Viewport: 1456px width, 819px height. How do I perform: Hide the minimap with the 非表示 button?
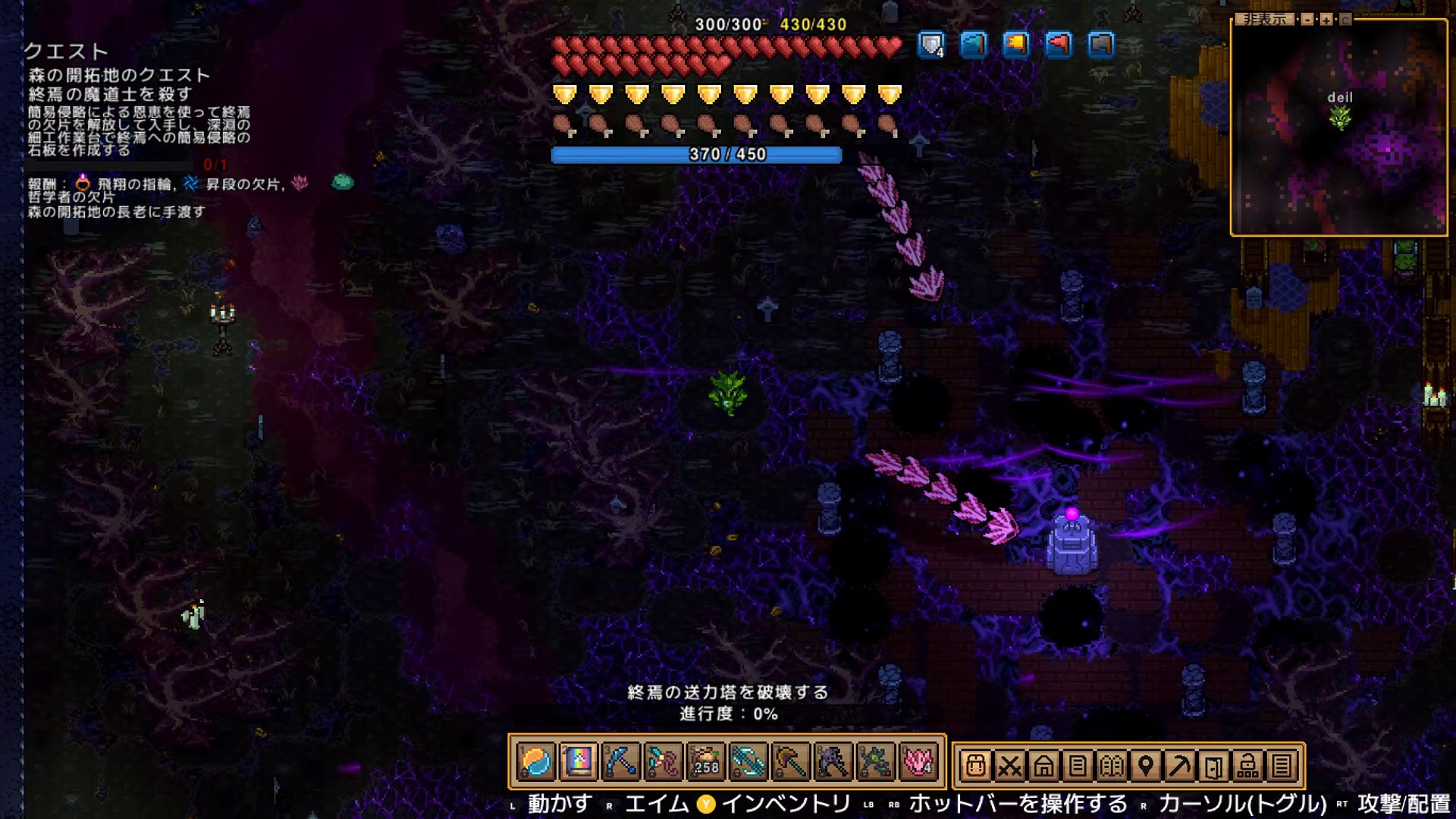(x=1265, y=19)
